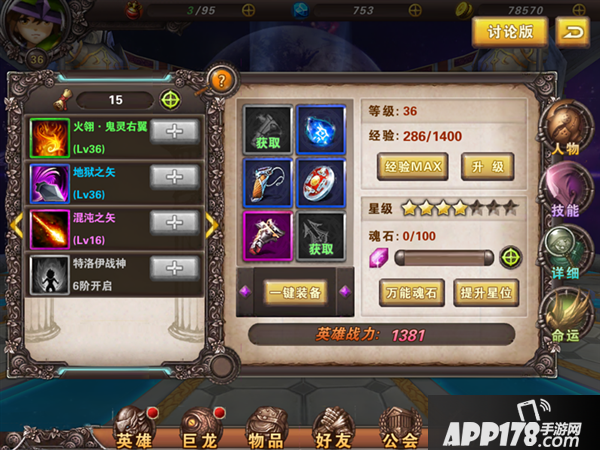This screenshot has width=600, height=450.
Task: Switch to the 人物 character tab
Action: pos(564,130)
